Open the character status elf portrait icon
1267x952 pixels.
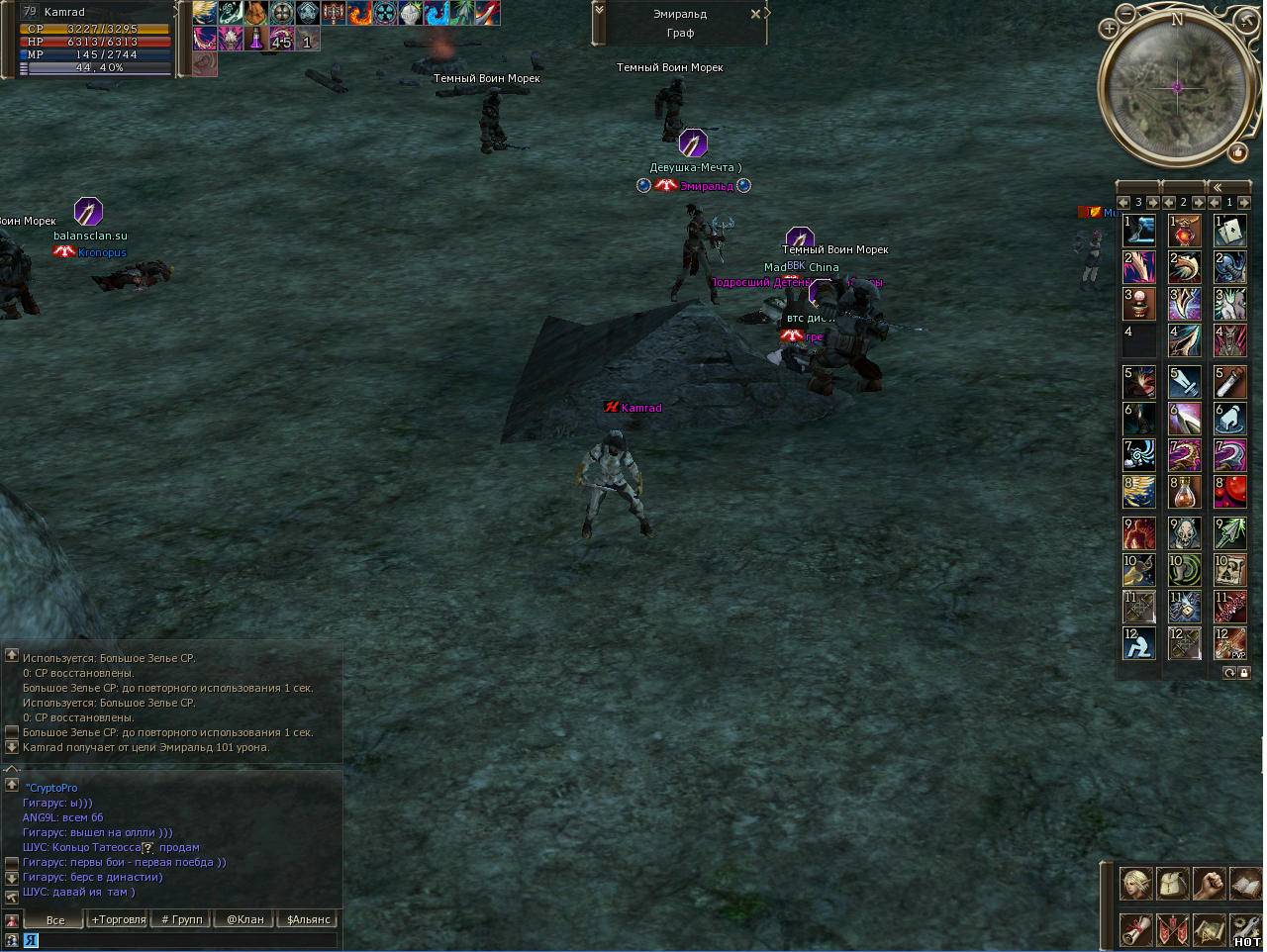click(x=1135, y=883)
